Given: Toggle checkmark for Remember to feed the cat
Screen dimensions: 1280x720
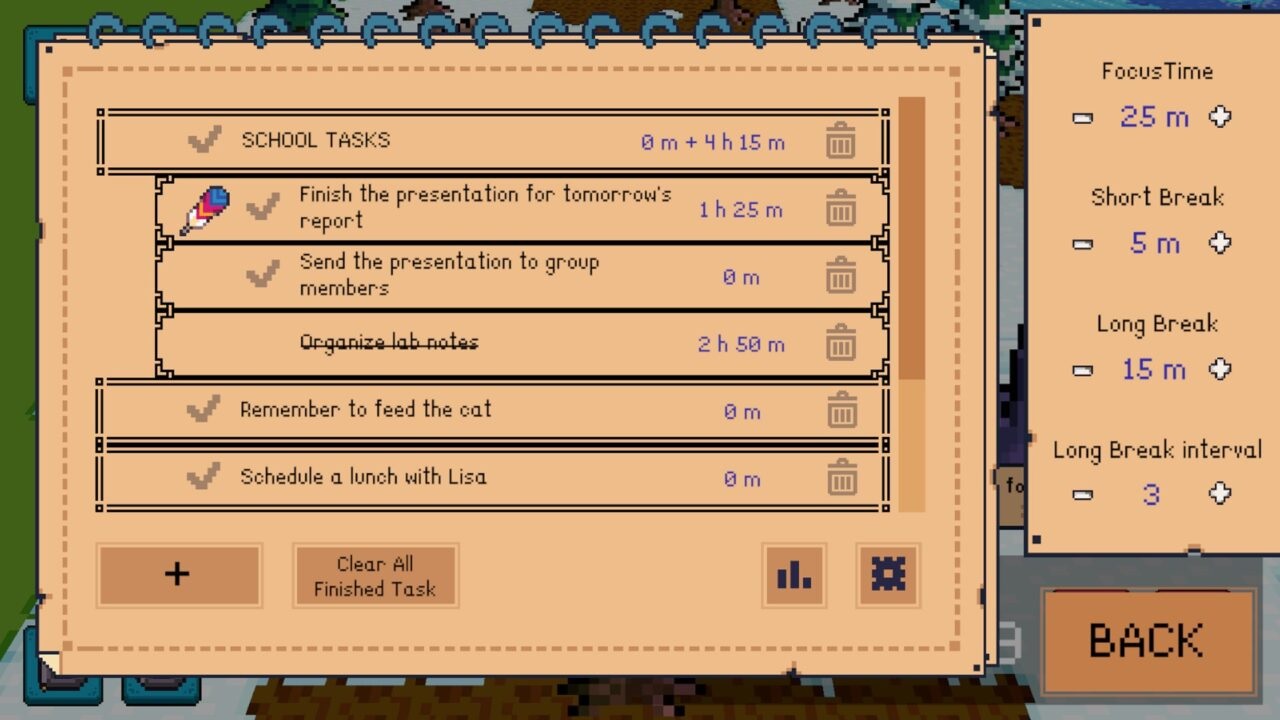Looking at the screenshot, I should 203,409.
